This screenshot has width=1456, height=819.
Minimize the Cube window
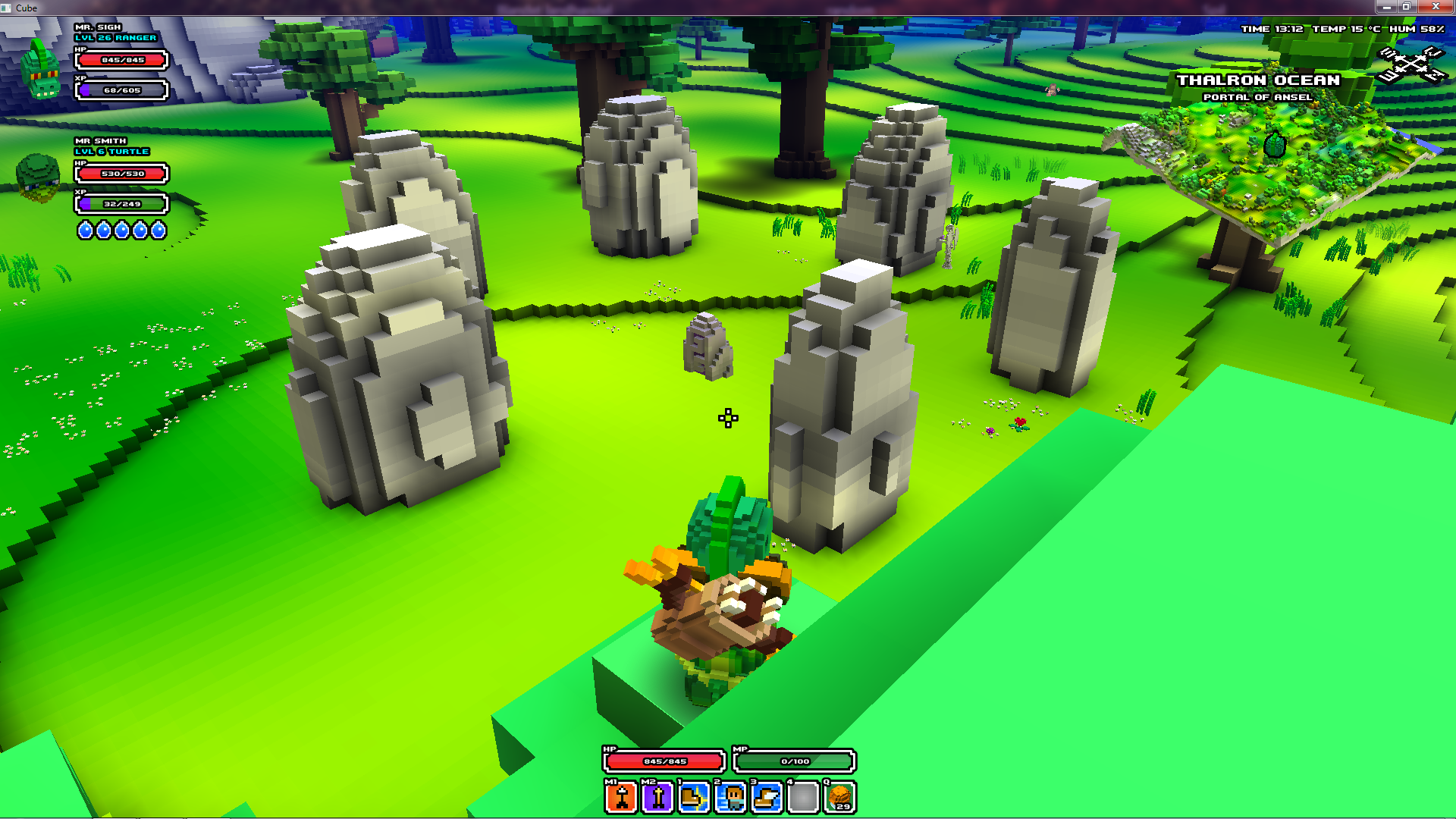1386,7
